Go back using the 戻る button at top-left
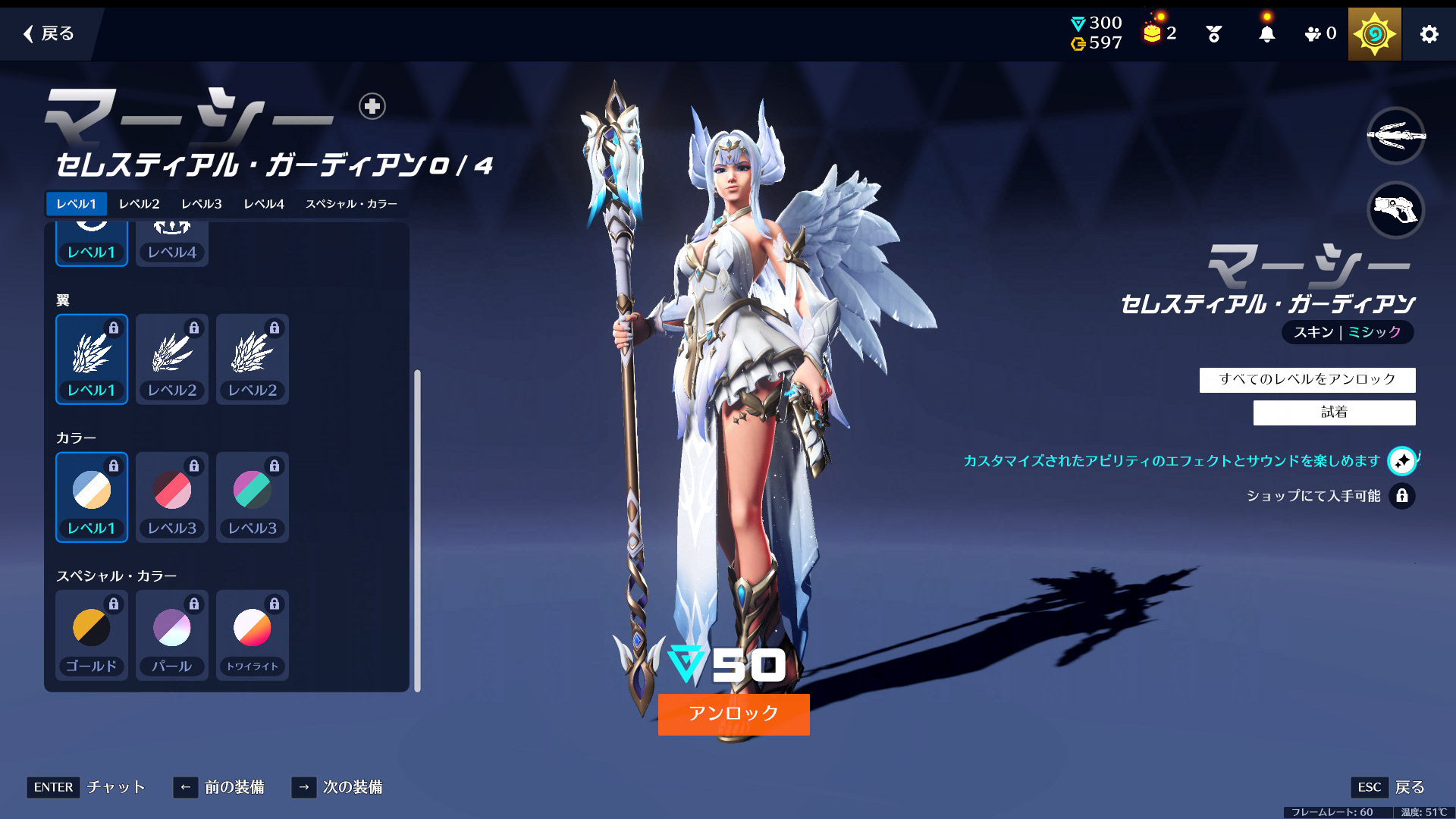 [x=49, y=33]
